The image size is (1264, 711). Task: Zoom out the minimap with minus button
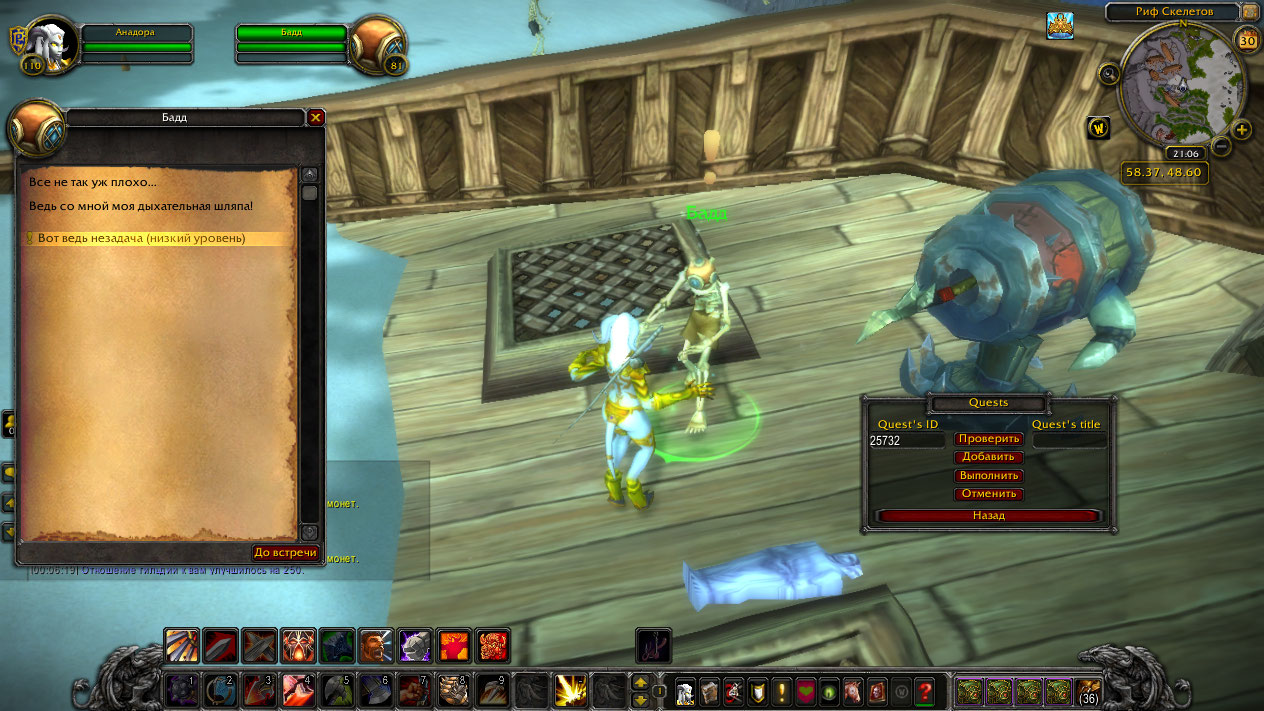tap(1221, 146)
